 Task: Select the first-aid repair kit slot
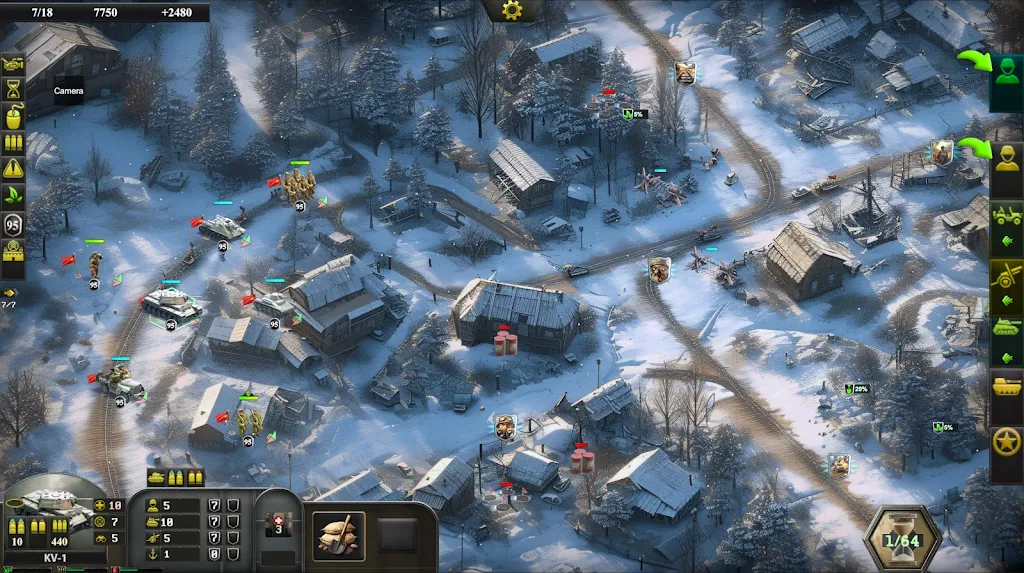click(279, 525)
